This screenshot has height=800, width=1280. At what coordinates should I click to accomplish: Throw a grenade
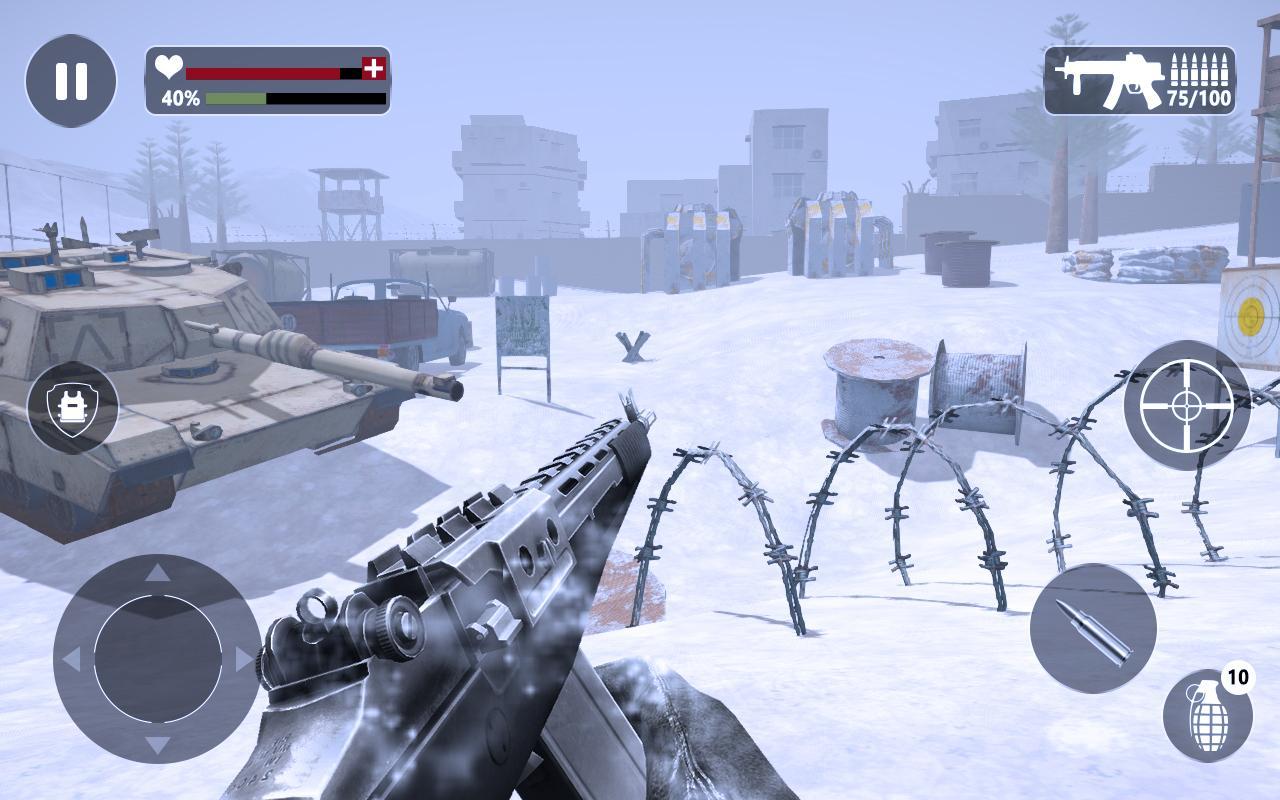coord(1206,717)
